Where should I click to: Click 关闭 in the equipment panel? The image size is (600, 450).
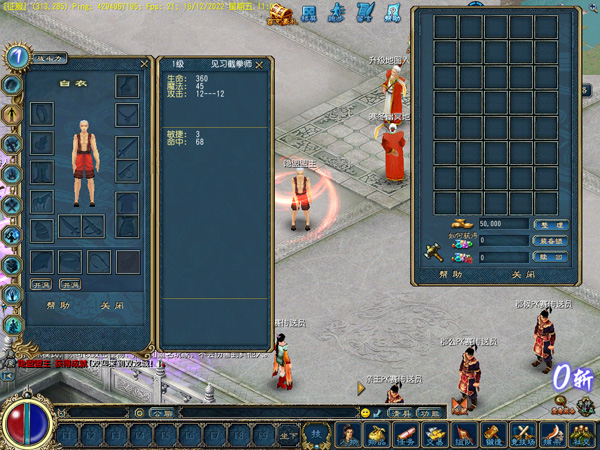tap(112, 306)
